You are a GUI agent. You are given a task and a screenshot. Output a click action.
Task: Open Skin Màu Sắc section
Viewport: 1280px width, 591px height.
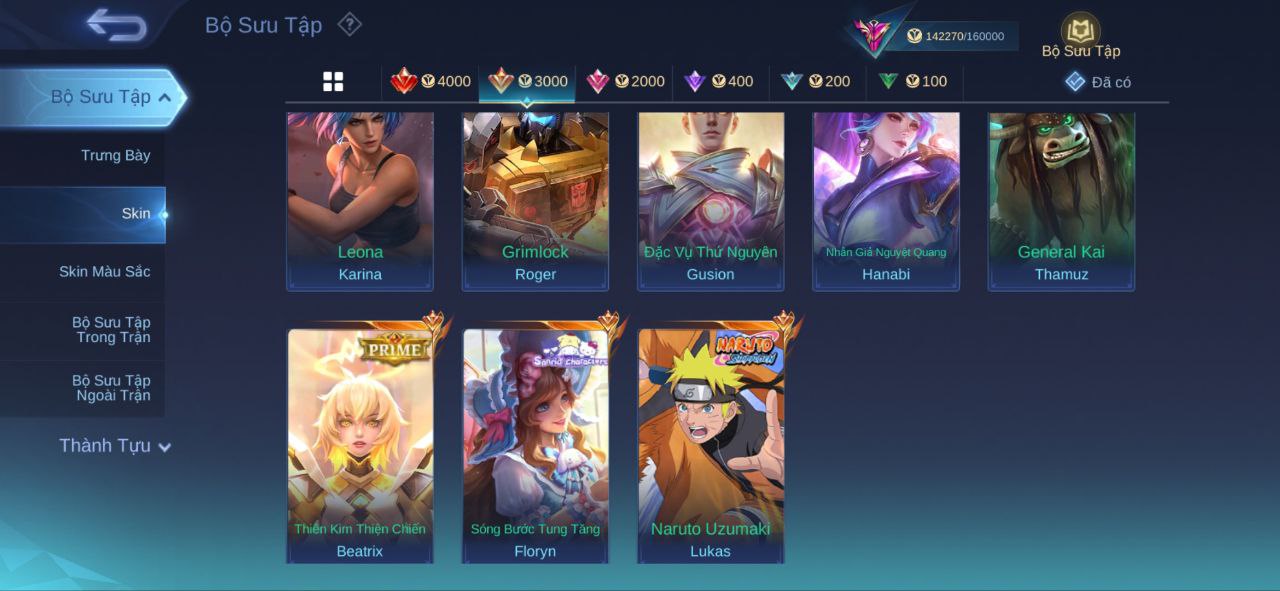pos(104,271)
